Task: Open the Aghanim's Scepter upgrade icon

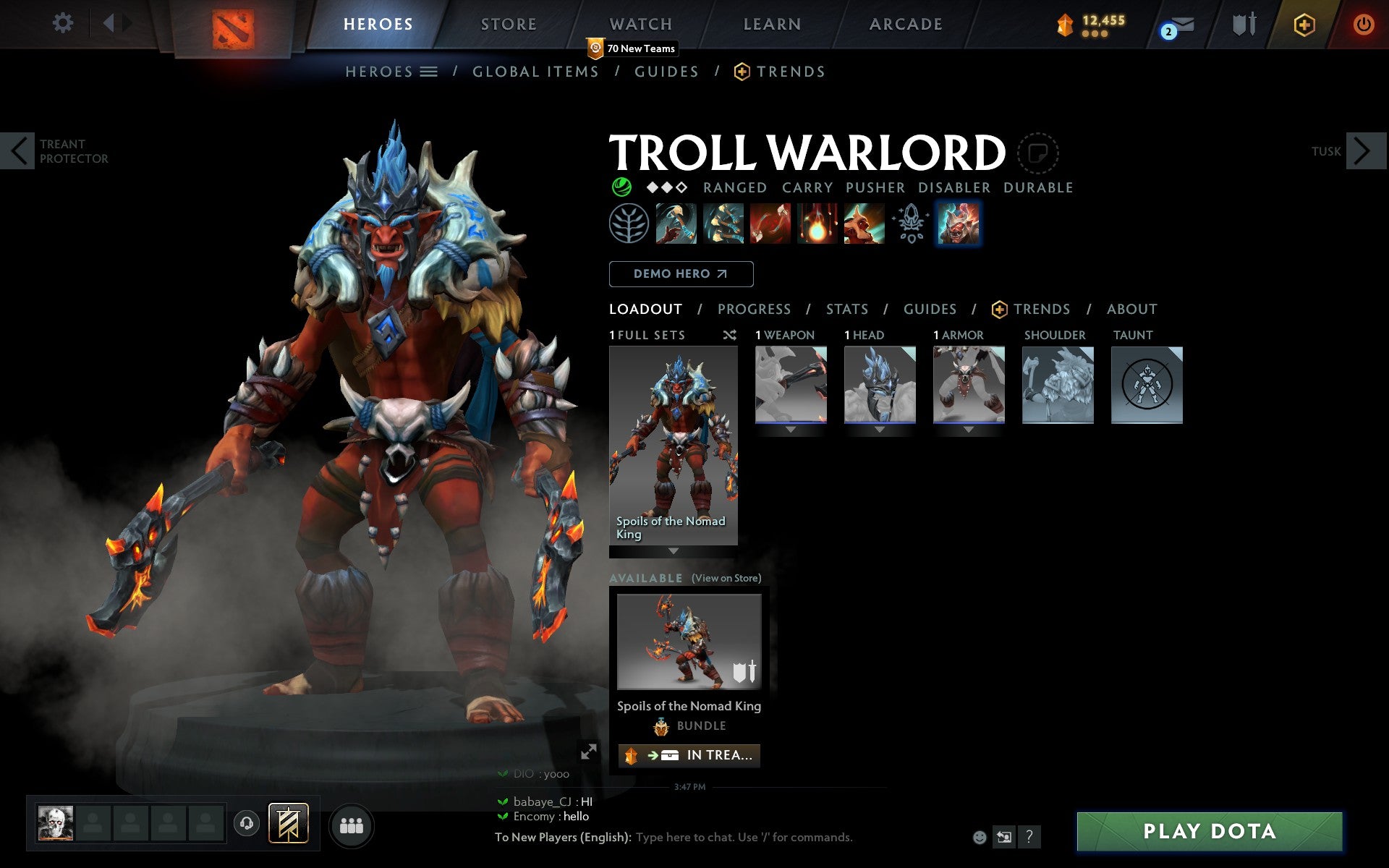Action: click(x=912, y=224)
